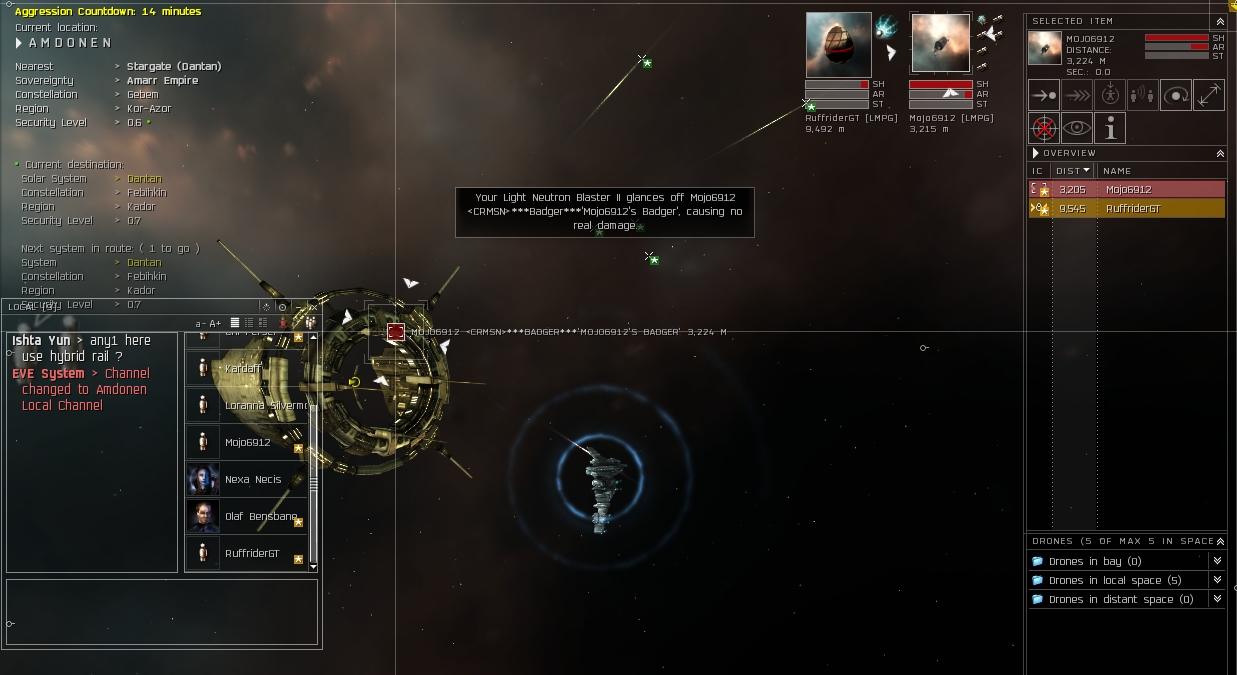1237x675 pixels.
Task: Select Olaf Bensbane in the local member list
Action: tap(260, 517)
